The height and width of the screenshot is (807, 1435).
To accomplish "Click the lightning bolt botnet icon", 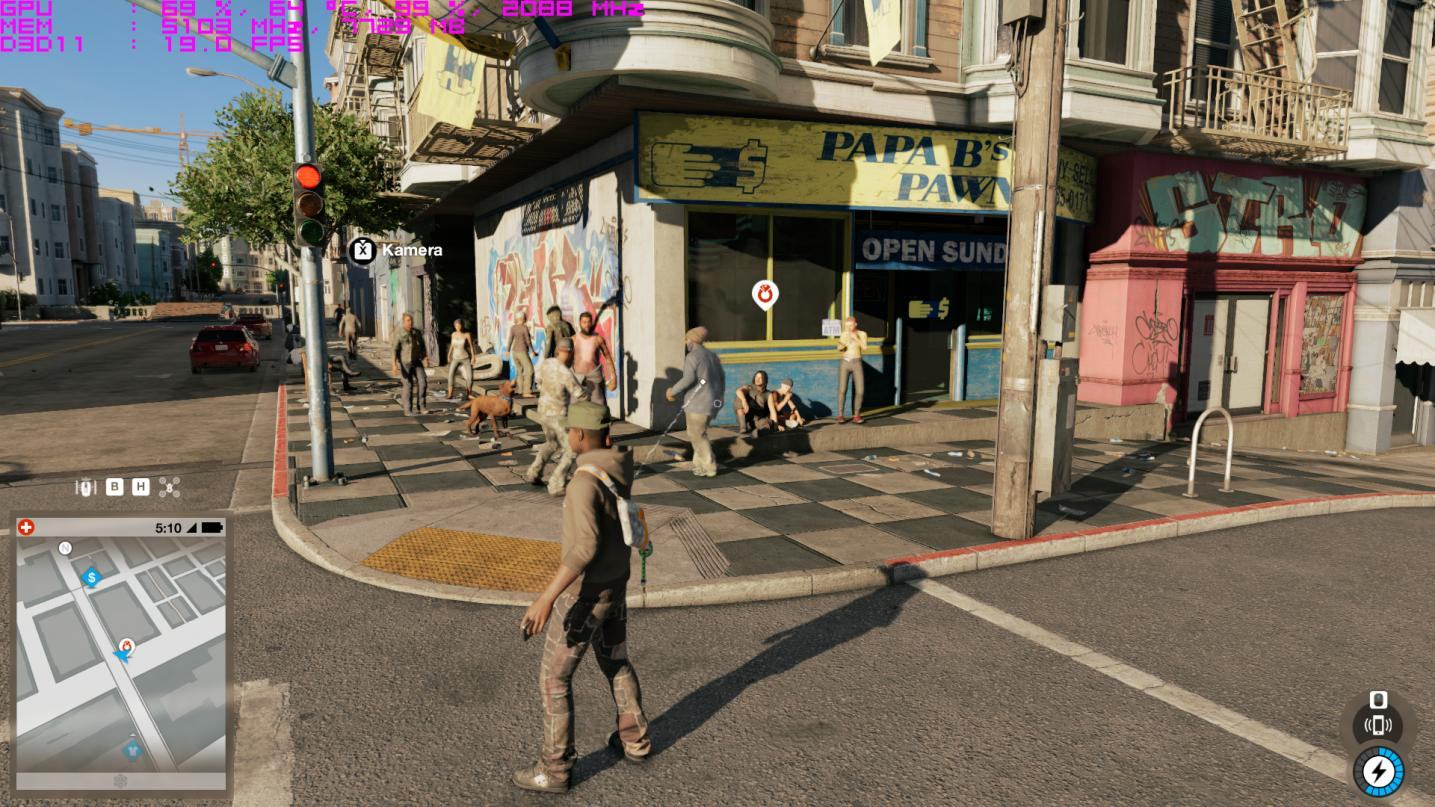I will click(x=1378, y=771).
